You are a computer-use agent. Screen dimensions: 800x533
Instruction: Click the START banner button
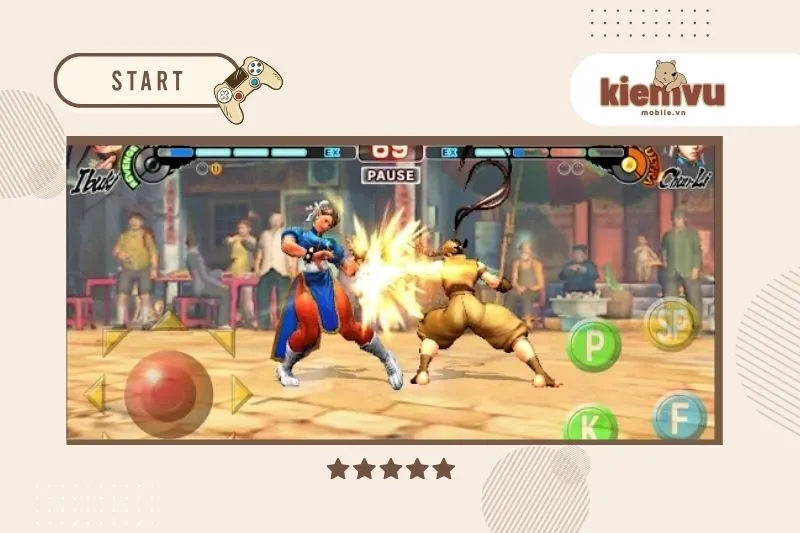pos(147,81)
